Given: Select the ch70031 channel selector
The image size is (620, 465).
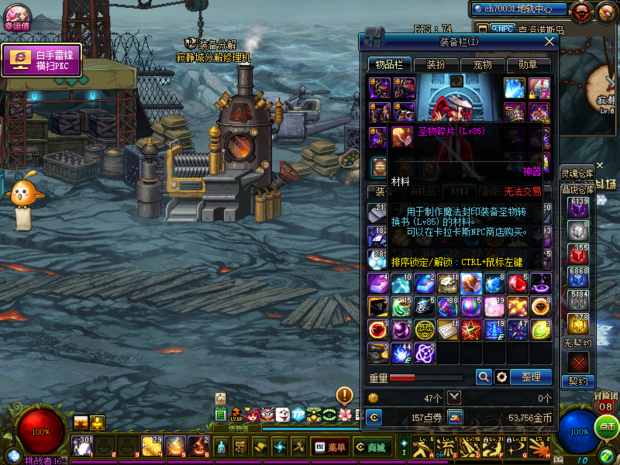Looking at the screenshot, I should (518, 9).
